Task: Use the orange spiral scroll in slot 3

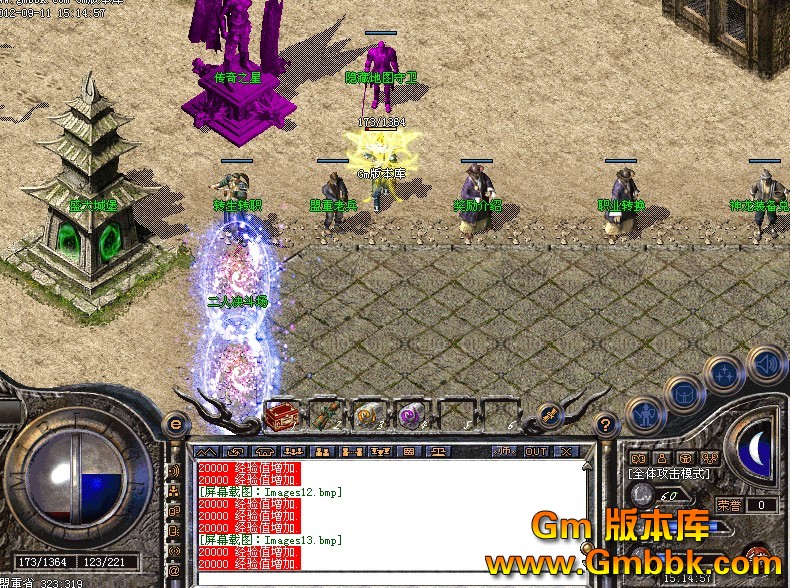Action: coord(368,415)
